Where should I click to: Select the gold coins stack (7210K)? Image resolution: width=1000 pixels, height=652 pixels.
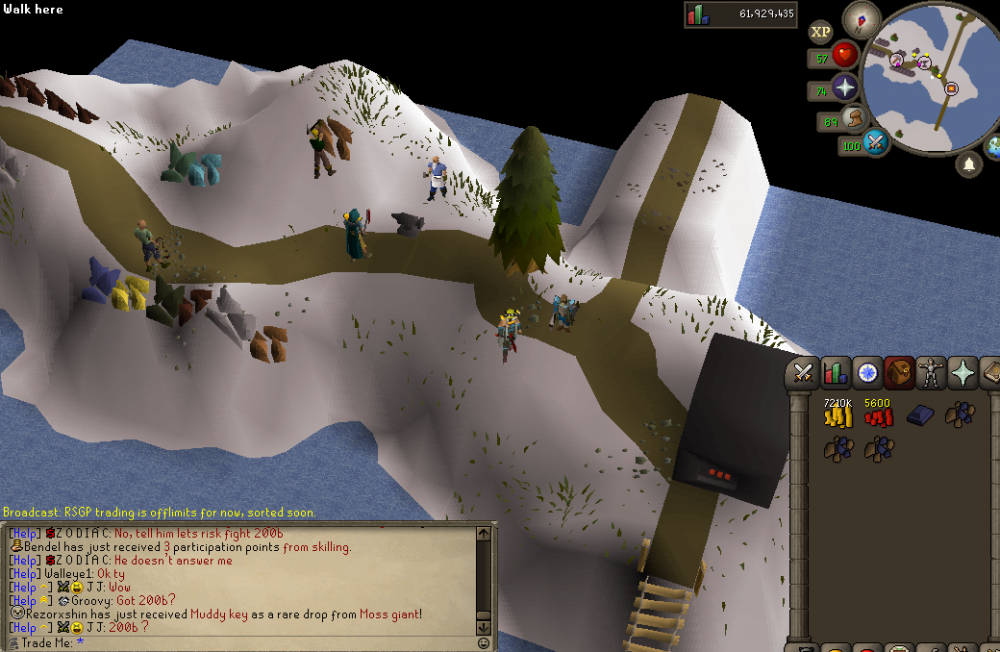click(x=836, y=416)
